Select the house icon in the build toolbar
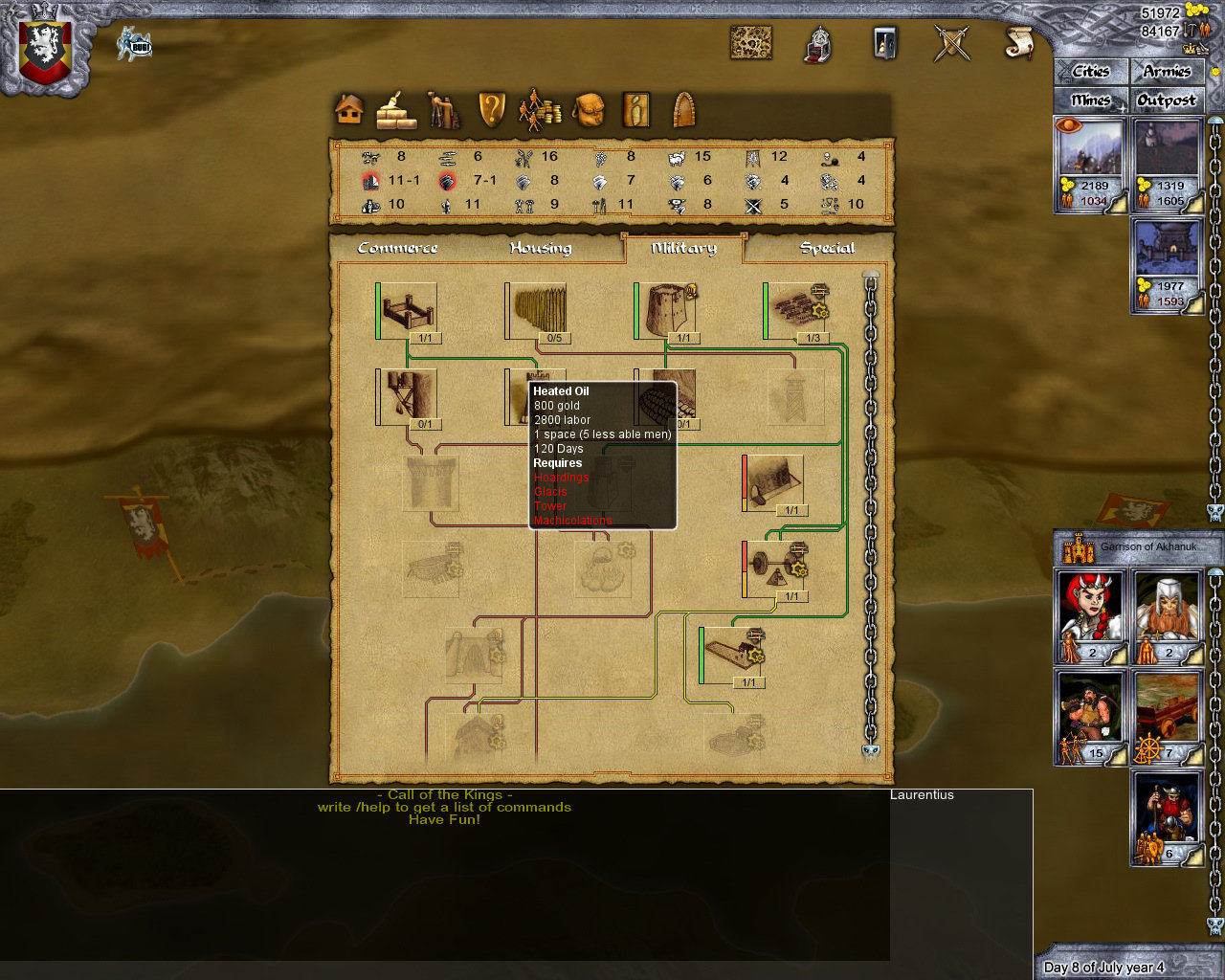The height and width of the screenshot is (980, 1225). click(x=347, y=108)
